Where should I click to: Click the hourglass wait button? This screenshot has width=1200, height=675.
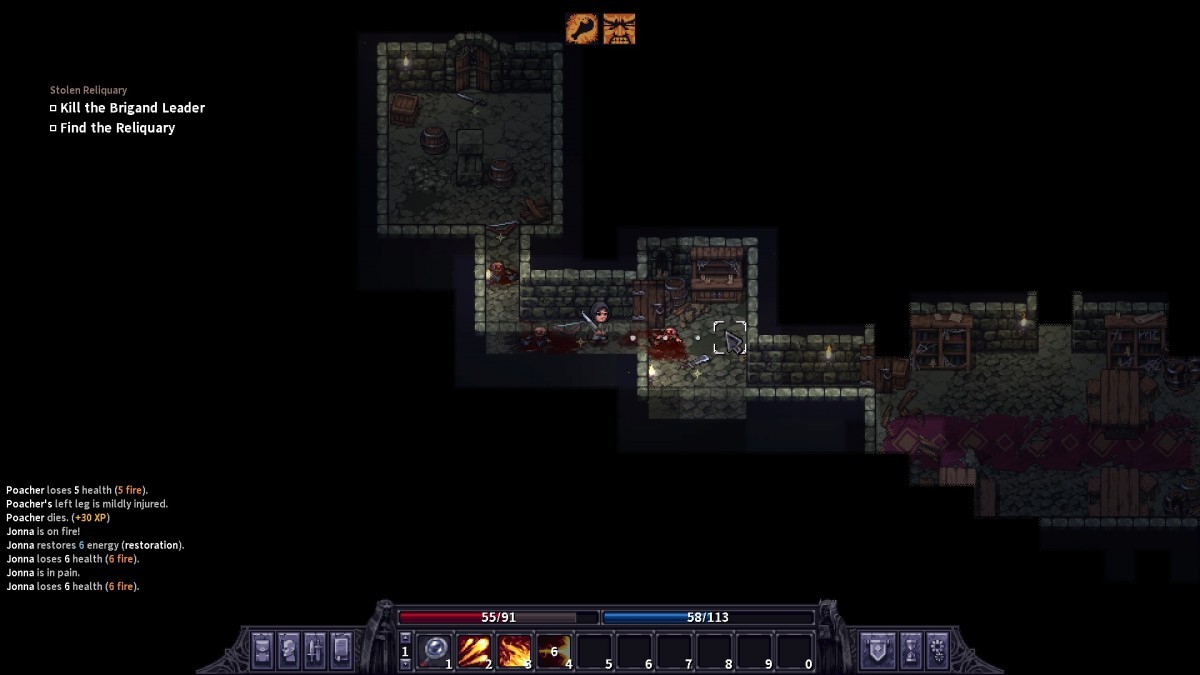(x=910, y=650)
